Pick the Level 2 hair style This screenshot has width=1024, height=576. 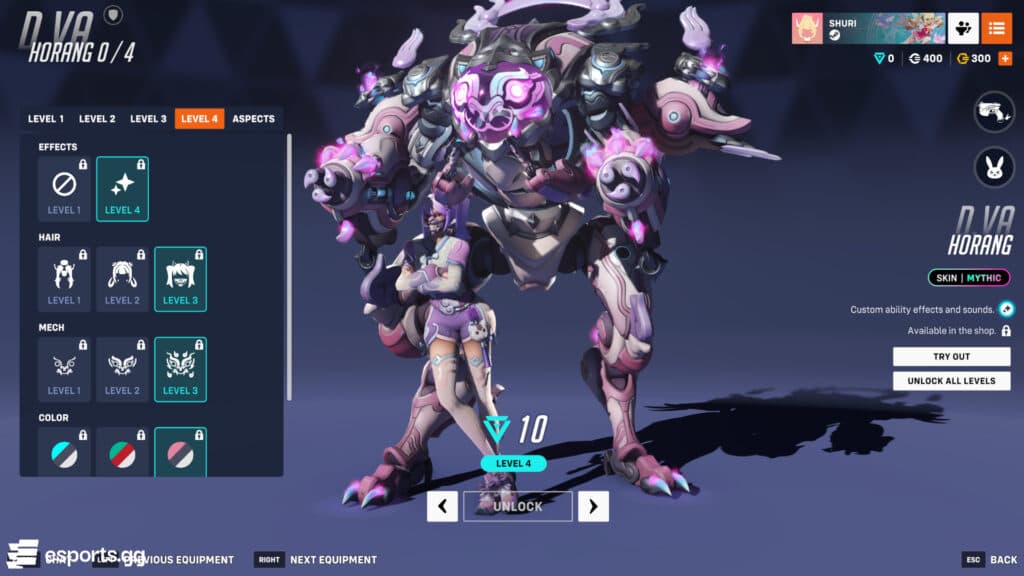pos(122,279)
